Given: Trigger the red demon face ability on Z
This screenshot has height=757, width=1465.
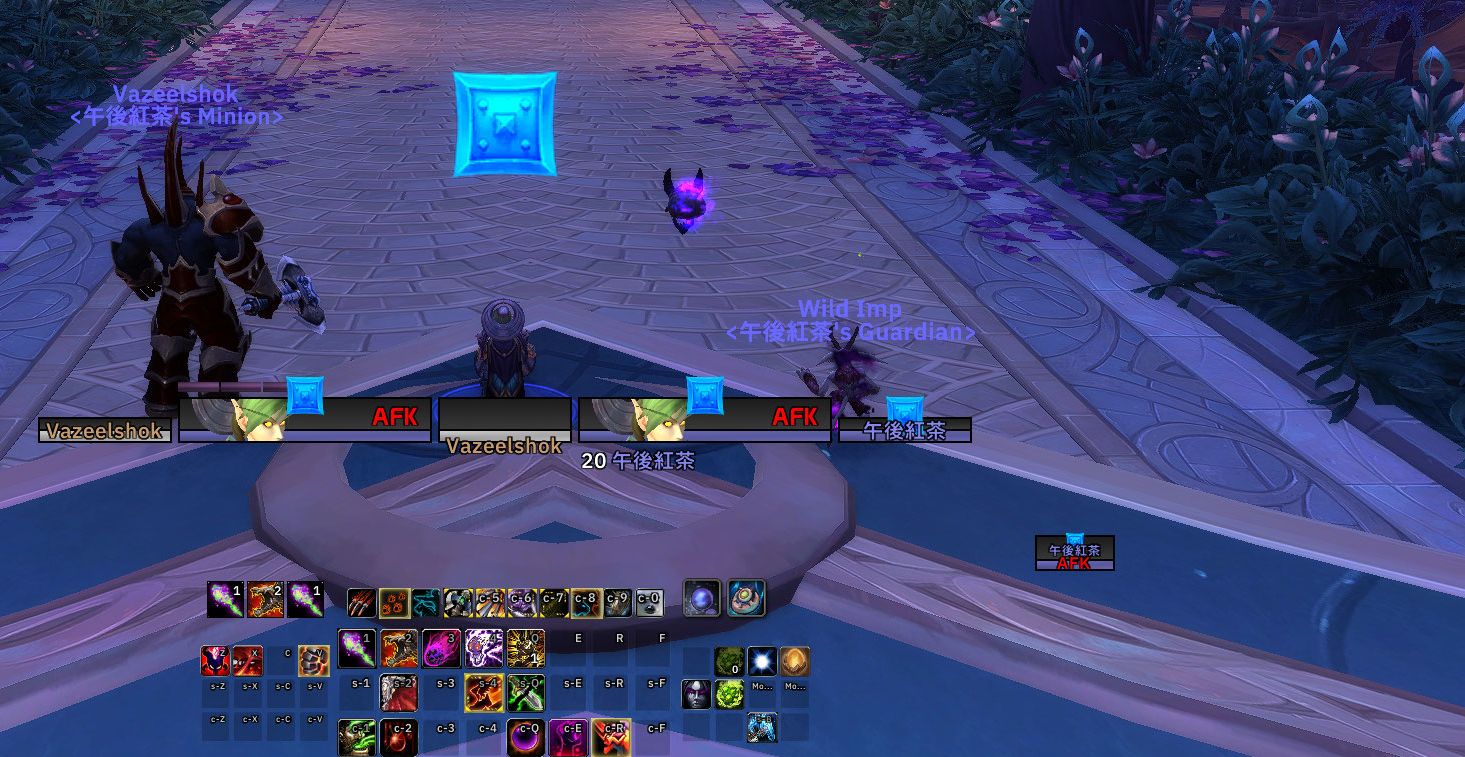Looking at the screenshot, I should coord(216,661).
